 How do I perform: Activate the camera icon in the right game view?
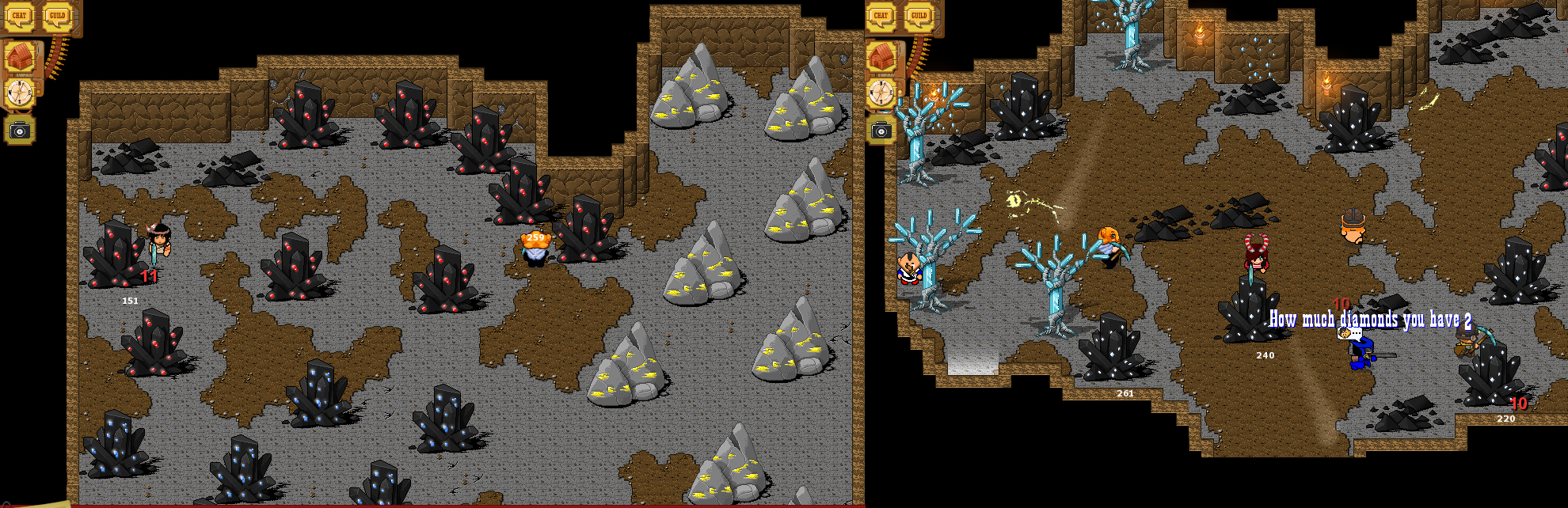click(x=881, y=131)
